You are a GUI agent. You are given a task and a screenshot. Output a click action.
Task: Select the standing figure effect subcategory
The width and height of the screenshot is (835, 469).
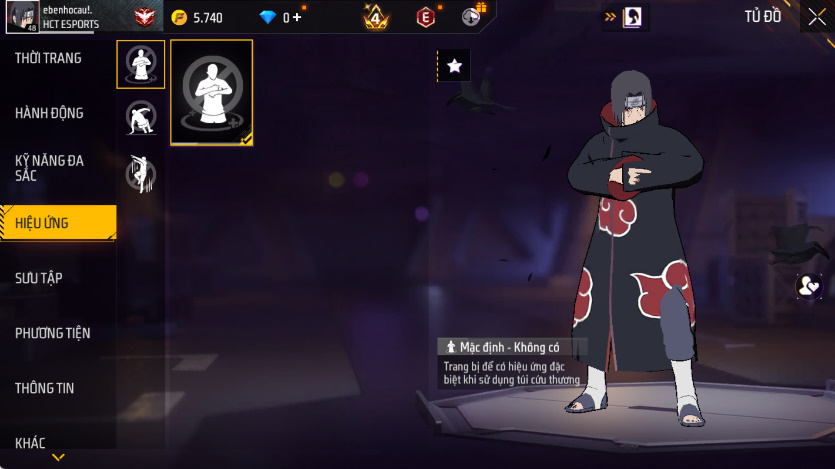click(140, 64)
